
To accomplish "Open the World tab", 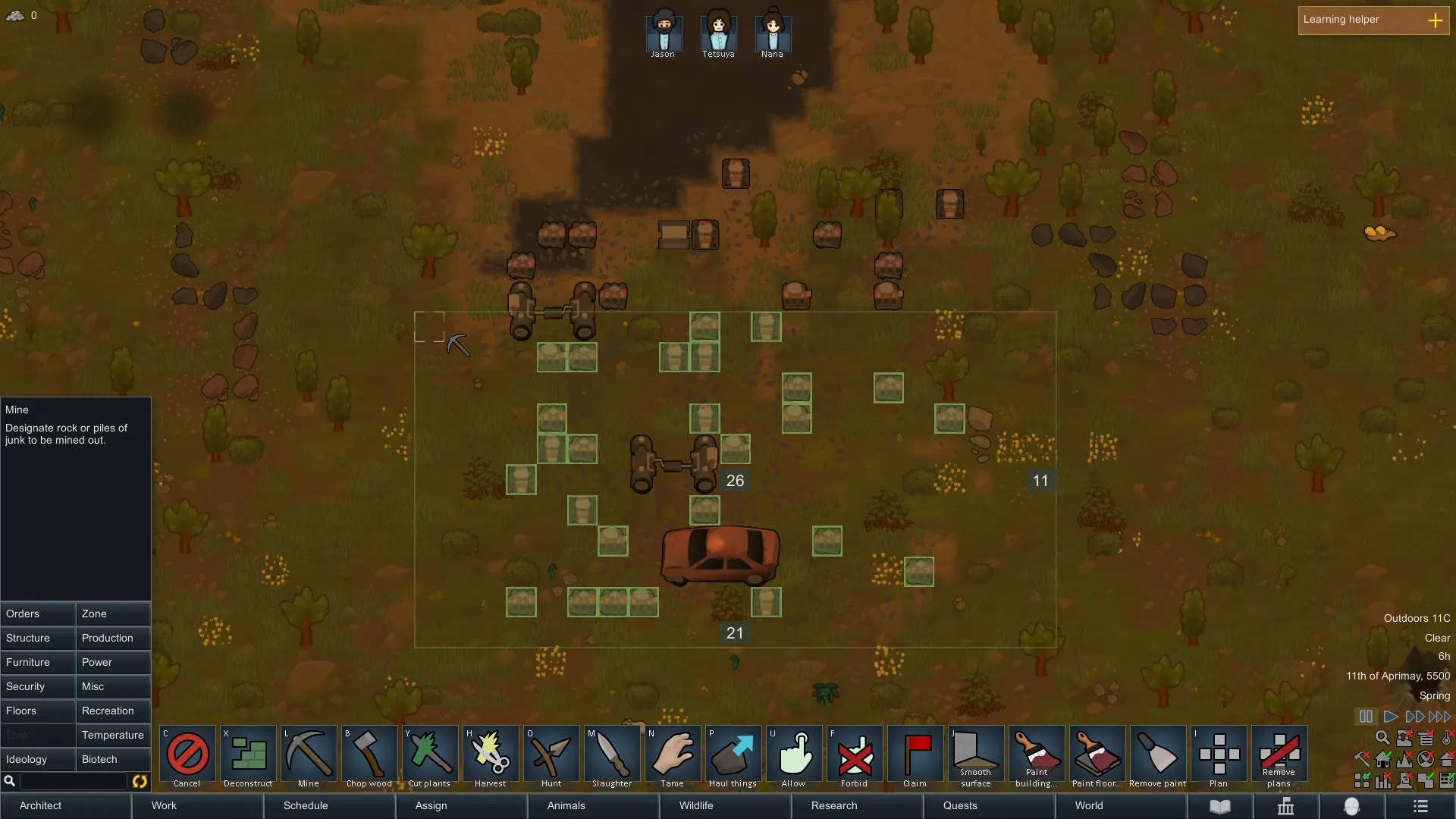I will click(x=1089, y=805).
